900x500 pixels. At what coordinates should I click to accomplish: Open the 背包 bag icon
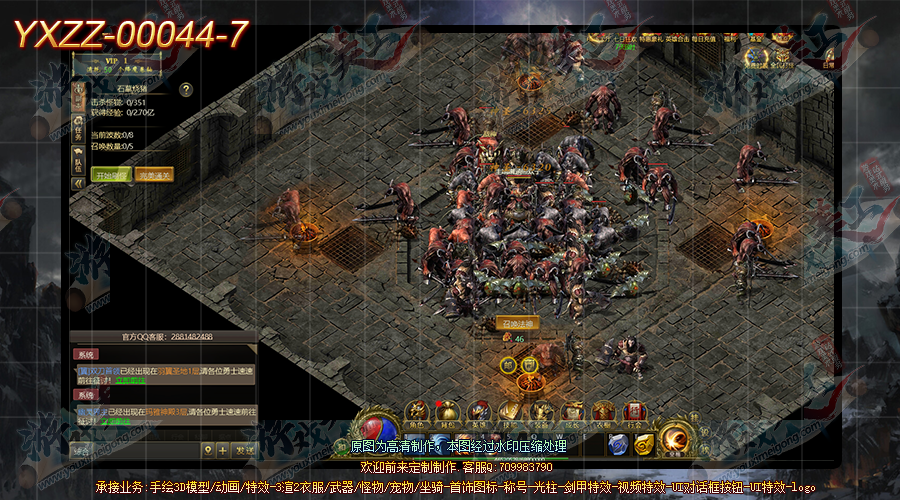[449, 411]
